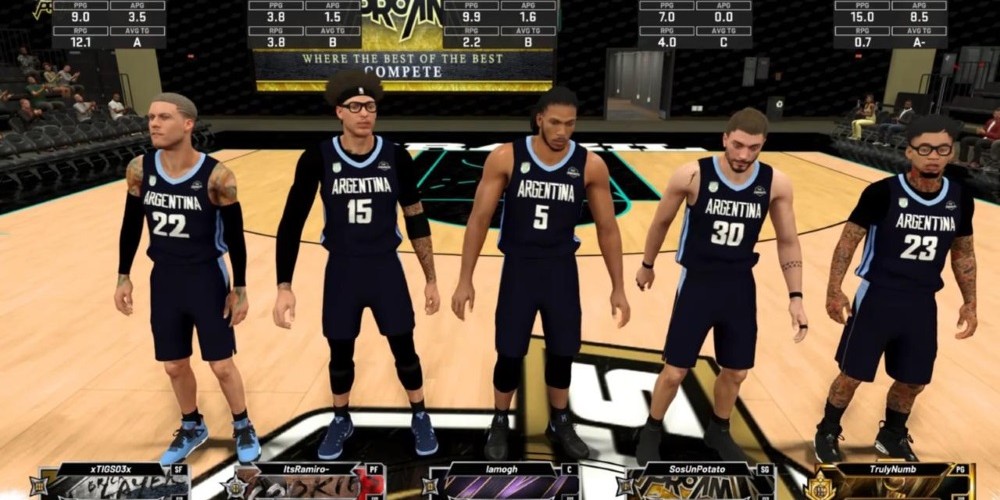The height and width of the screenshot is (500, 1000).
Task: Select the xTIGS03x player nameplate
Action: pos(112,481)
